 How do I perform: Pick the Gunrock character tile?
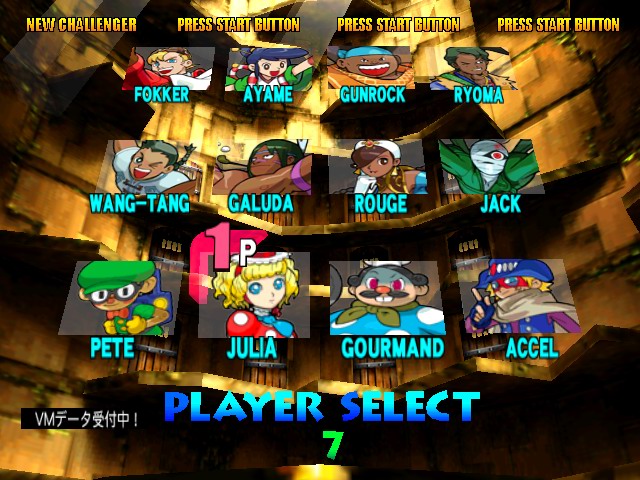pyautogui.click(x=371, y=68)
